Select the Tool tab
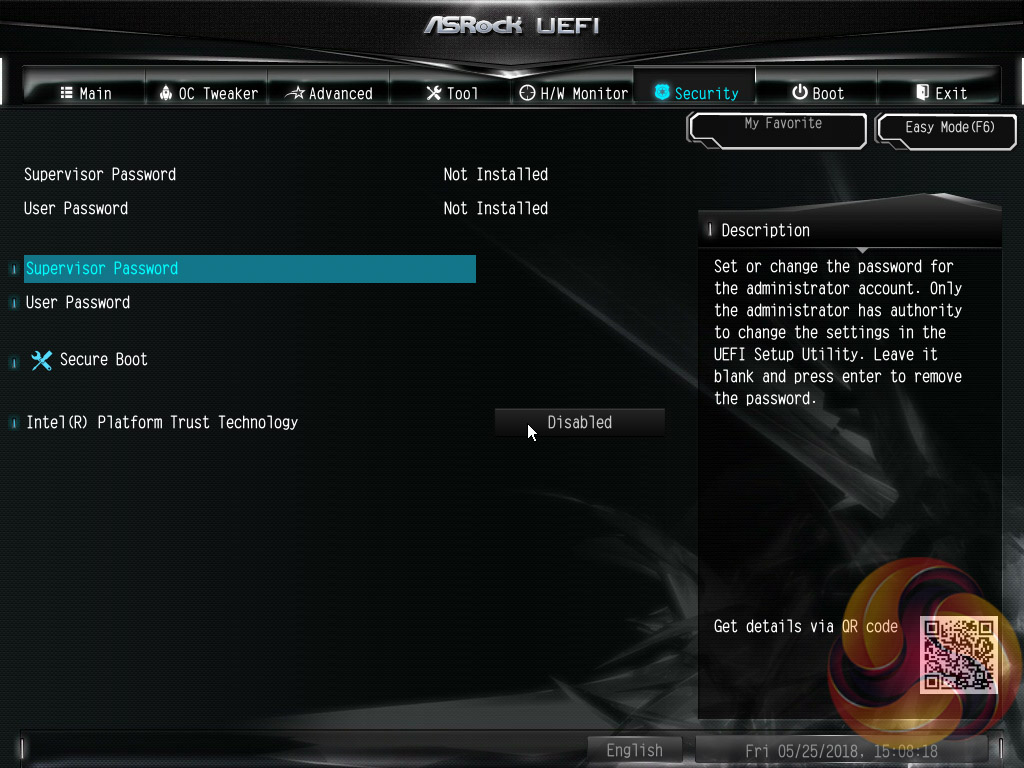The width and height of the screenshot is (1024, 768). (x=452, y=93)
